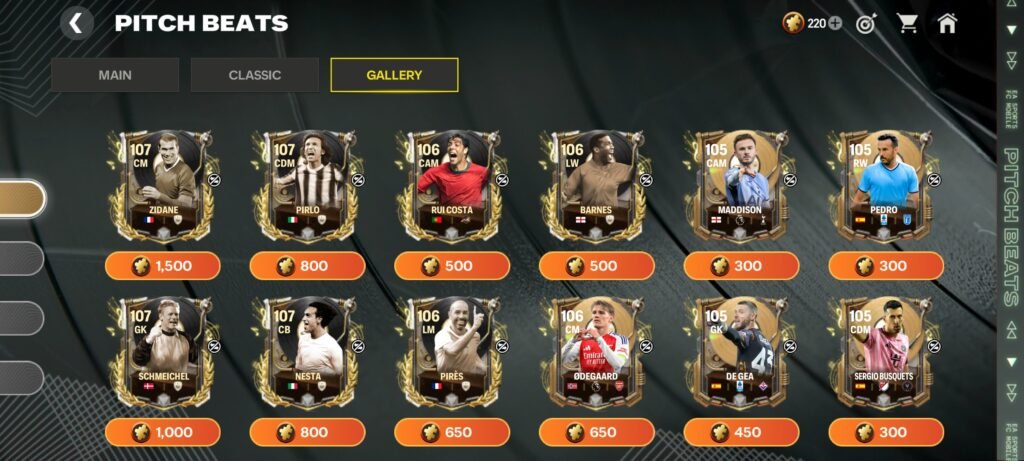Open the Classic tab

(x=255, y=75)
